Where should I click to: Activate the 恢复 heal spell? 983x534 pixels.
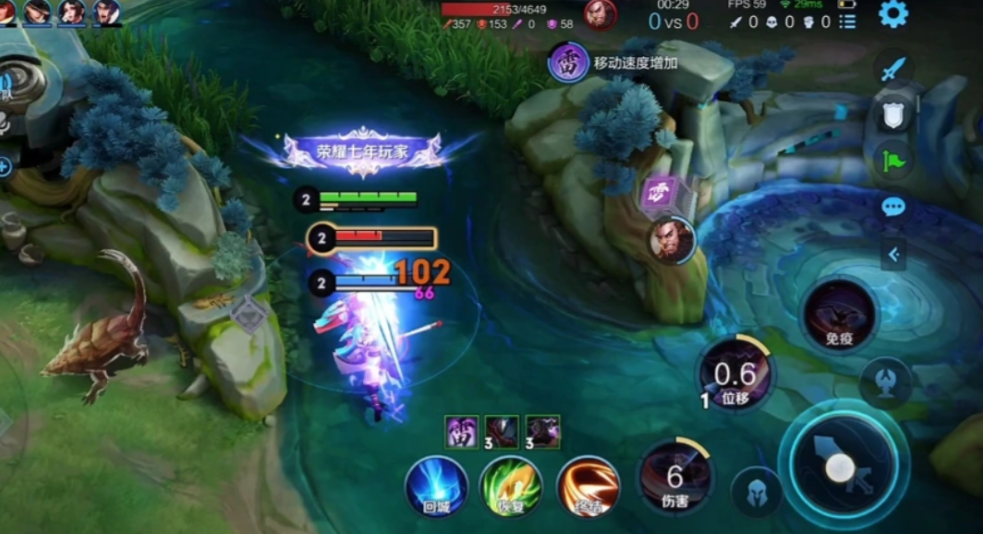pyautogui.click(x=511, y=486)
